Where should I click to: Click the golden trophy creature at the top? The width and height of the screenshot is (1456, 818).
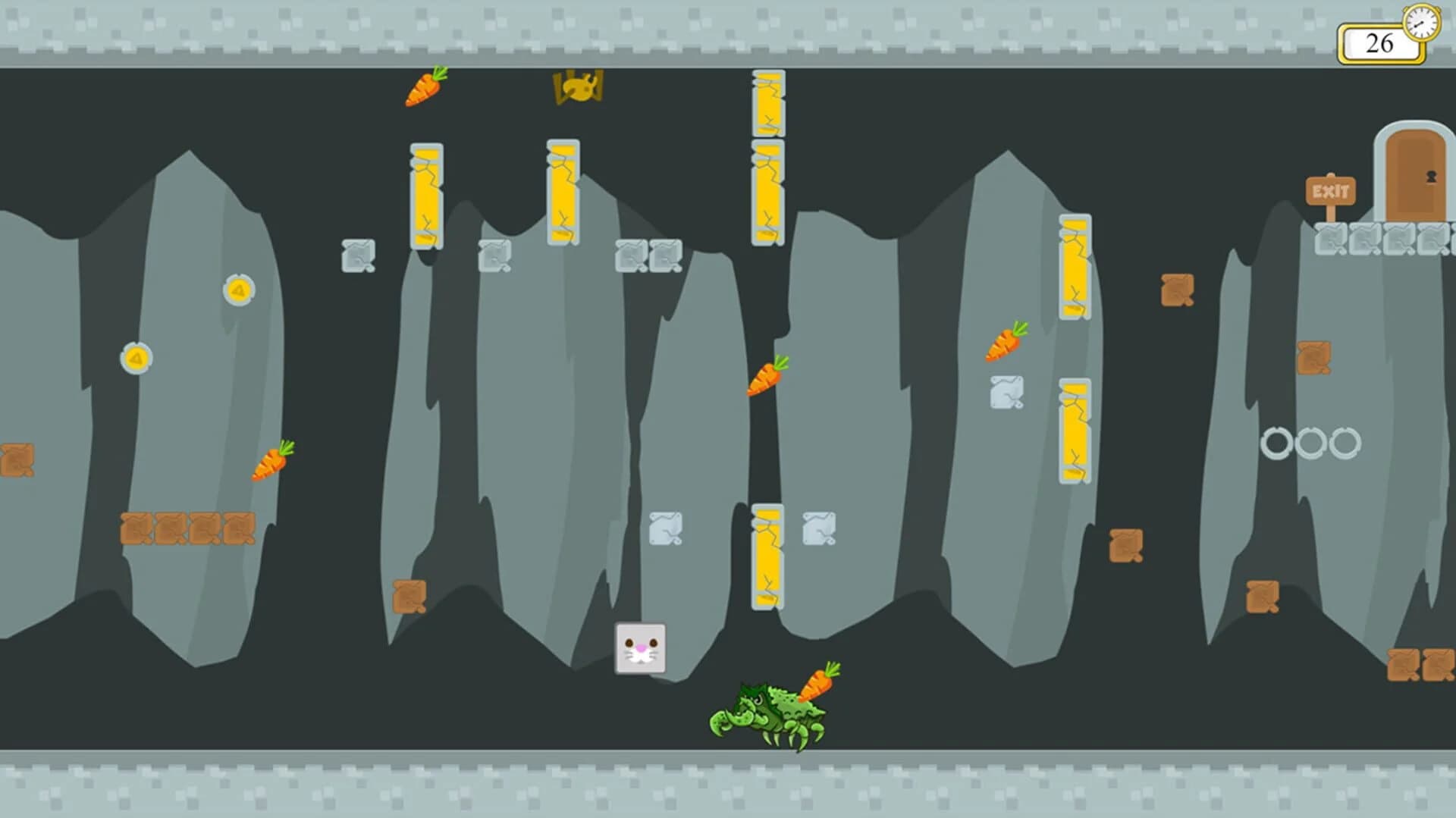pos(579,87)
